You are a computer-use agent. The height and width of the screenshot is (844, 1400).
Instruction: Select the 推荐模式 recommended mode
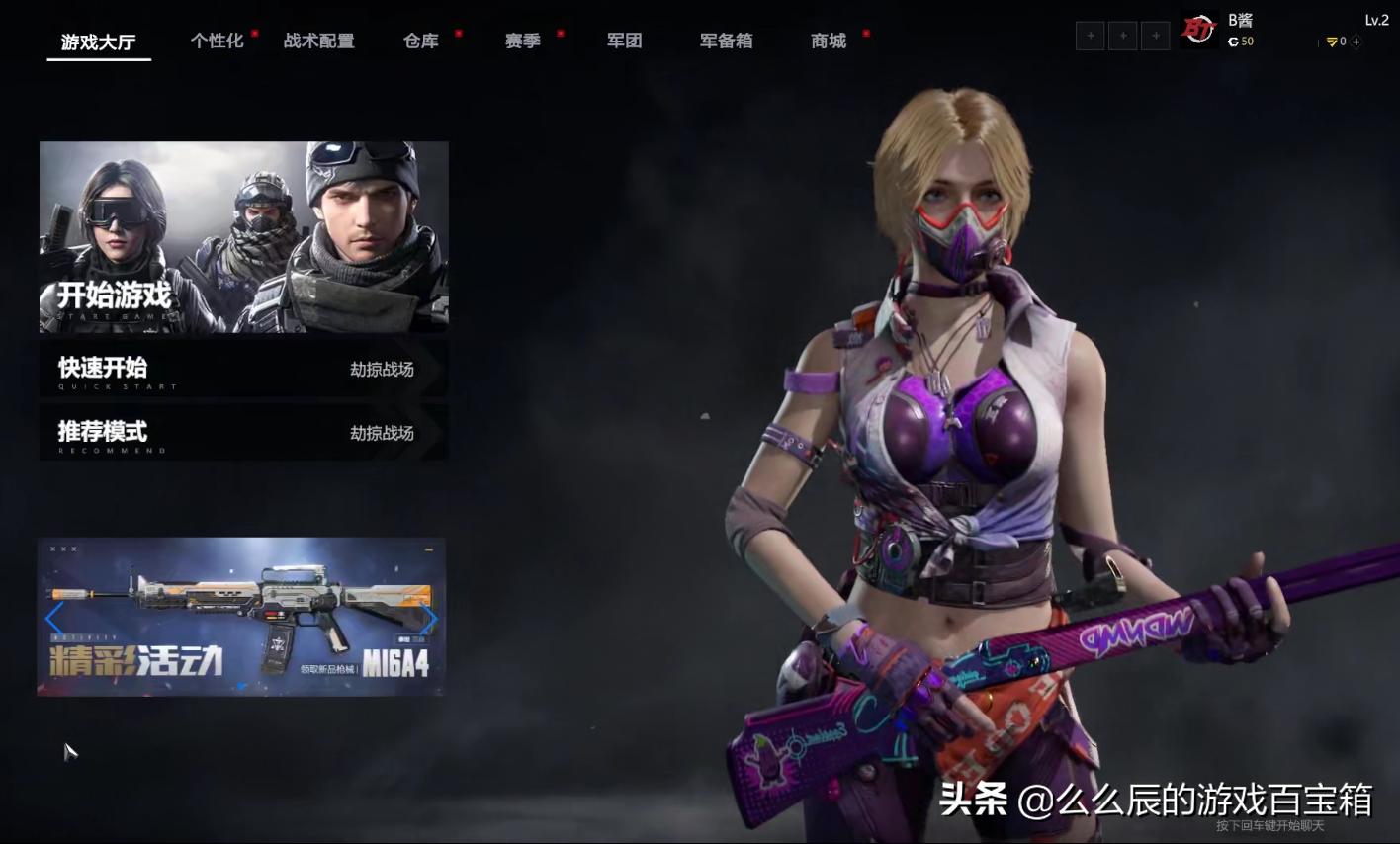click(243, 433)
